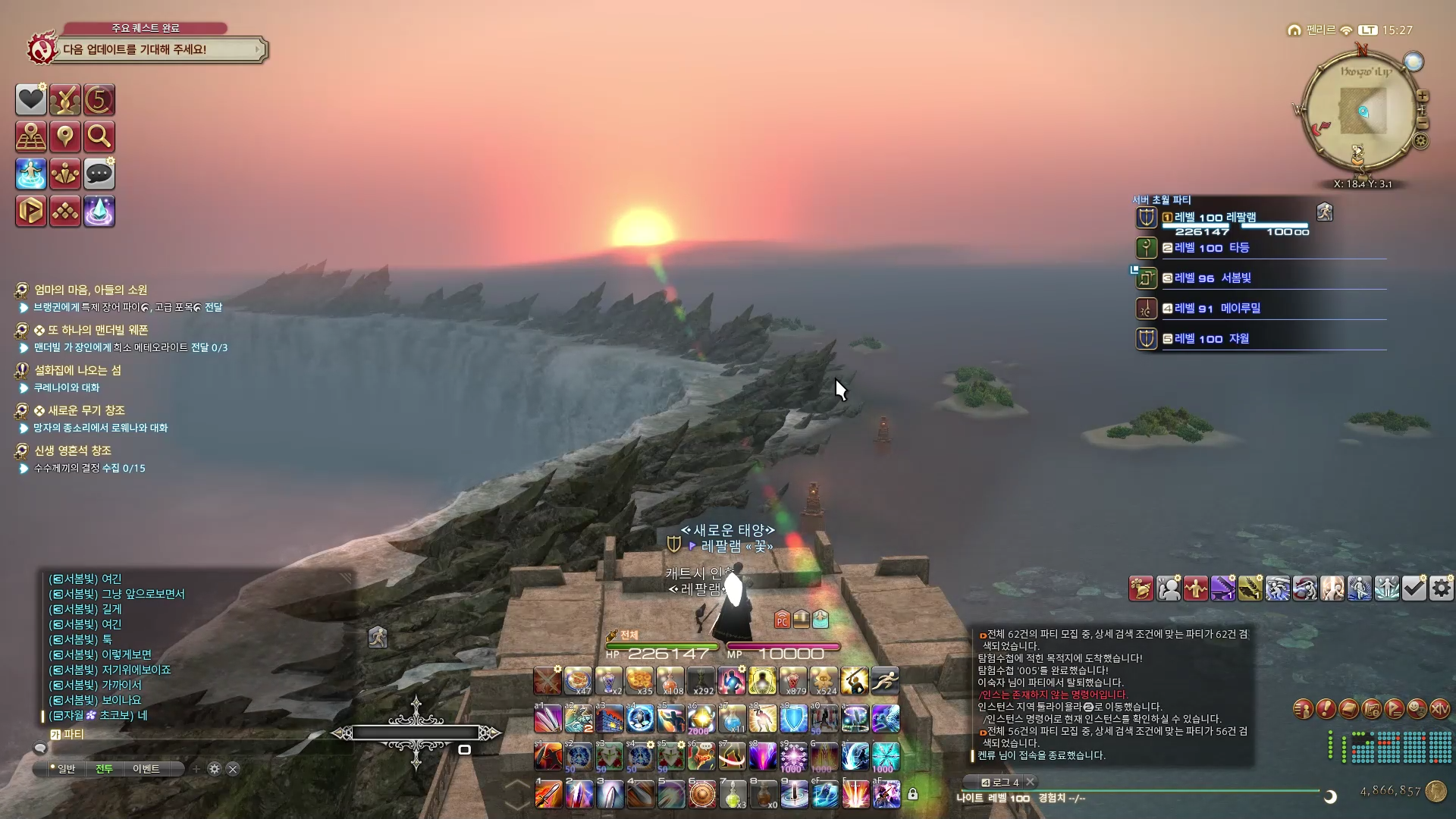This screenshot has width=1456, height=819.
Task: Activate the Teleport crystal icon
Action: [x=99, y=212]
